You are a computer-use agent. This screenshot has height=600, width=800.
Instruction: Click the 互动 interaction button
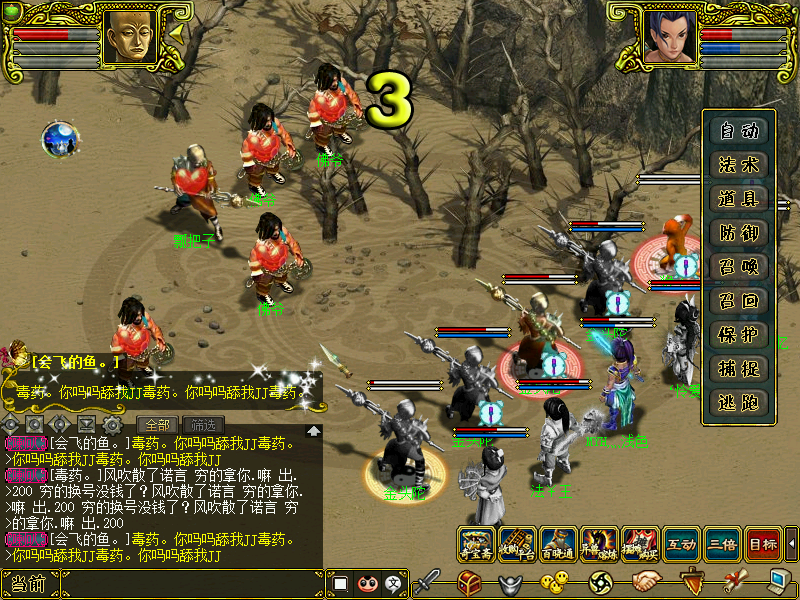coord(681,544)
